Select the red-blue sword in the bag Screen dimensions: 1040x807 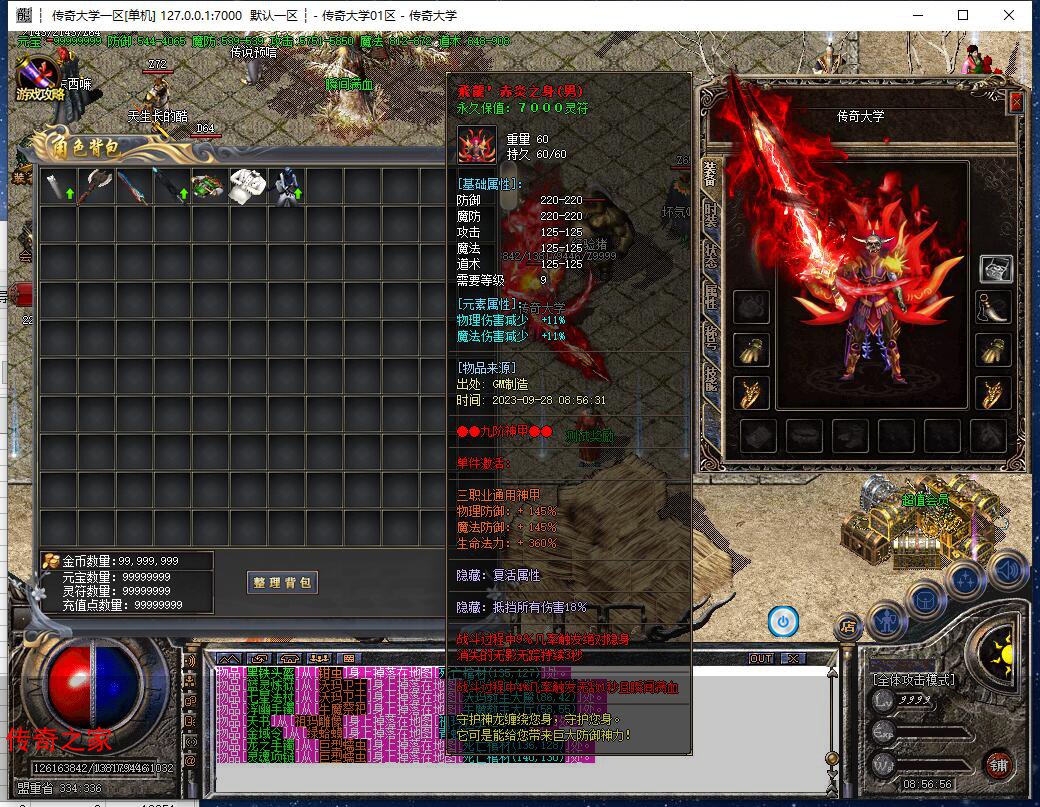(133, 187)
